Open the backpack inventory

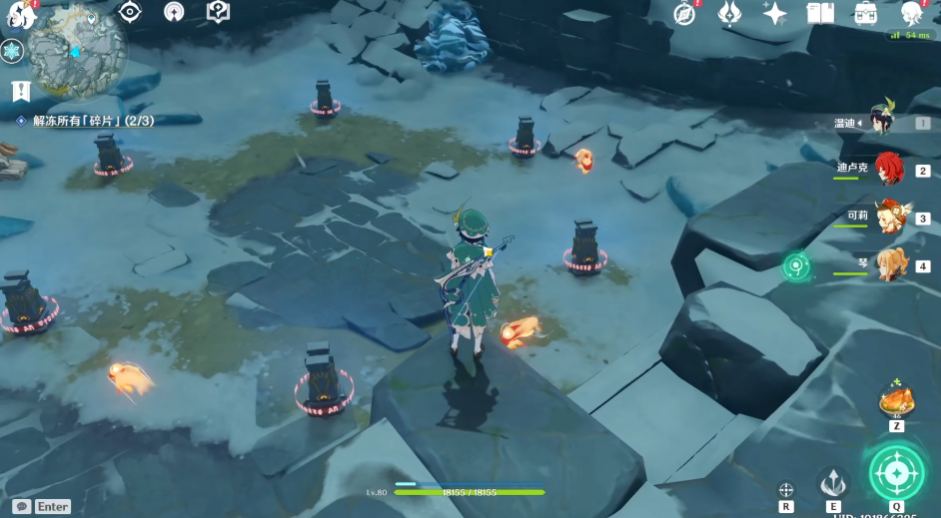coord(866,13)
